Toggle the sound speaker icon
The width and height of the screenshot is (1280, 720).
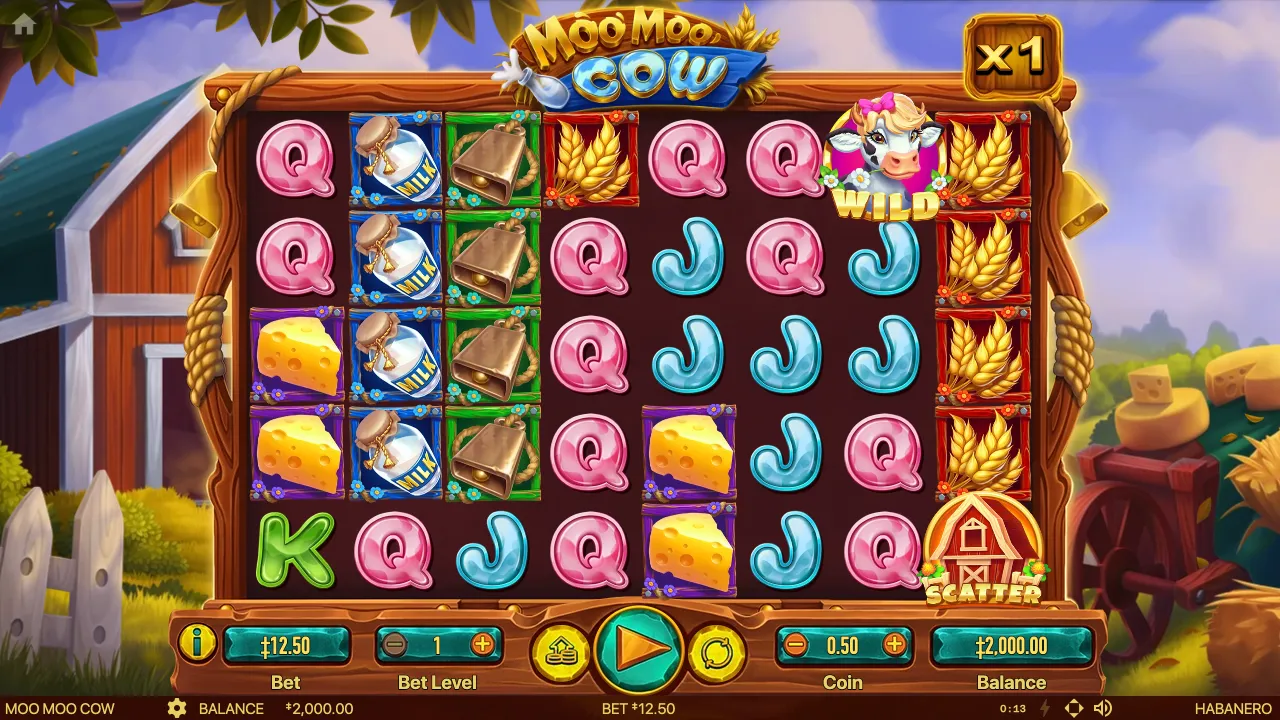pyautogui.click(x=1103, y=708)
